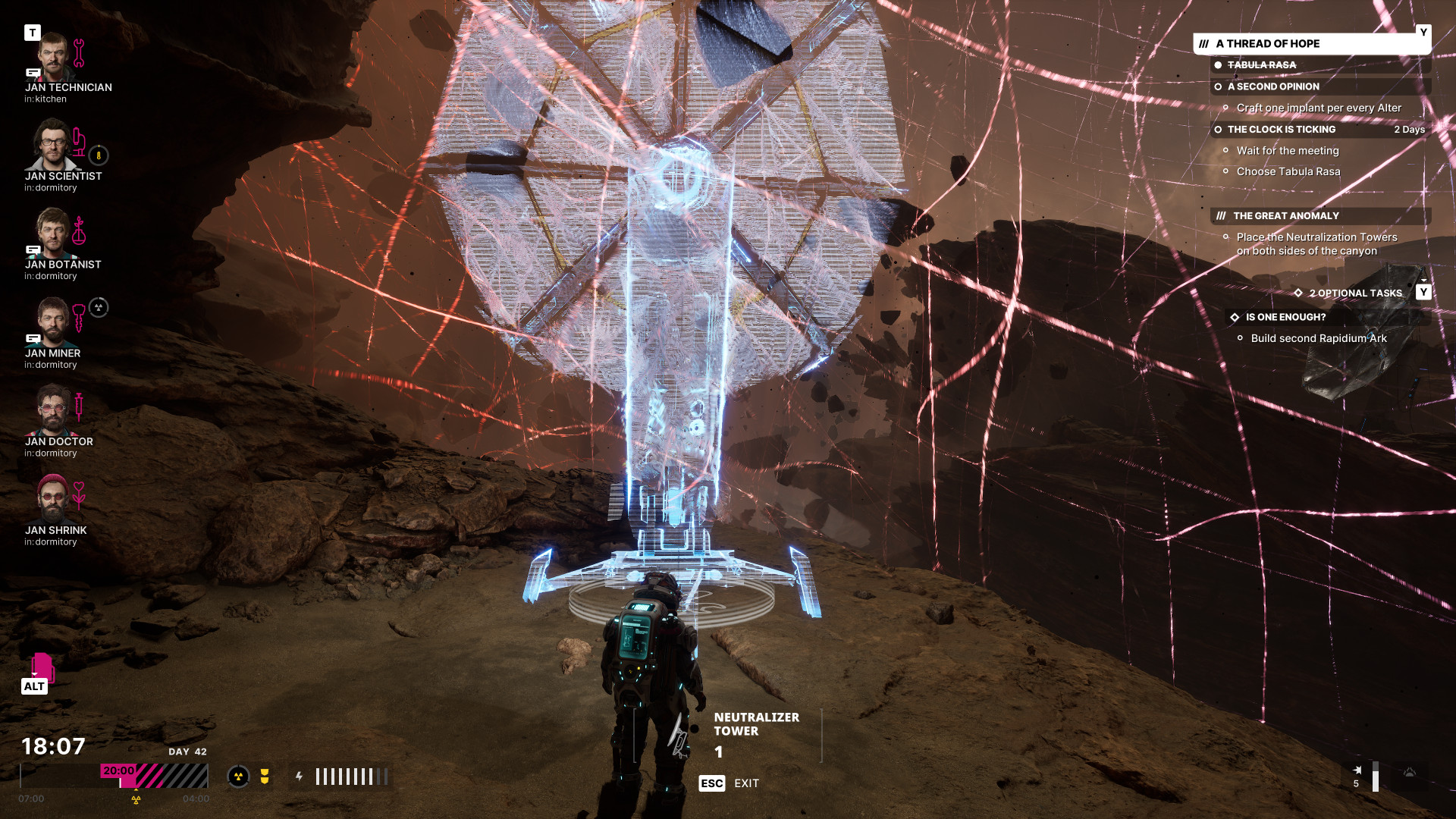Choose the Jan Shrink alter portrait
The width and height of the screenshot is (1456, 819).
[52, 500]
